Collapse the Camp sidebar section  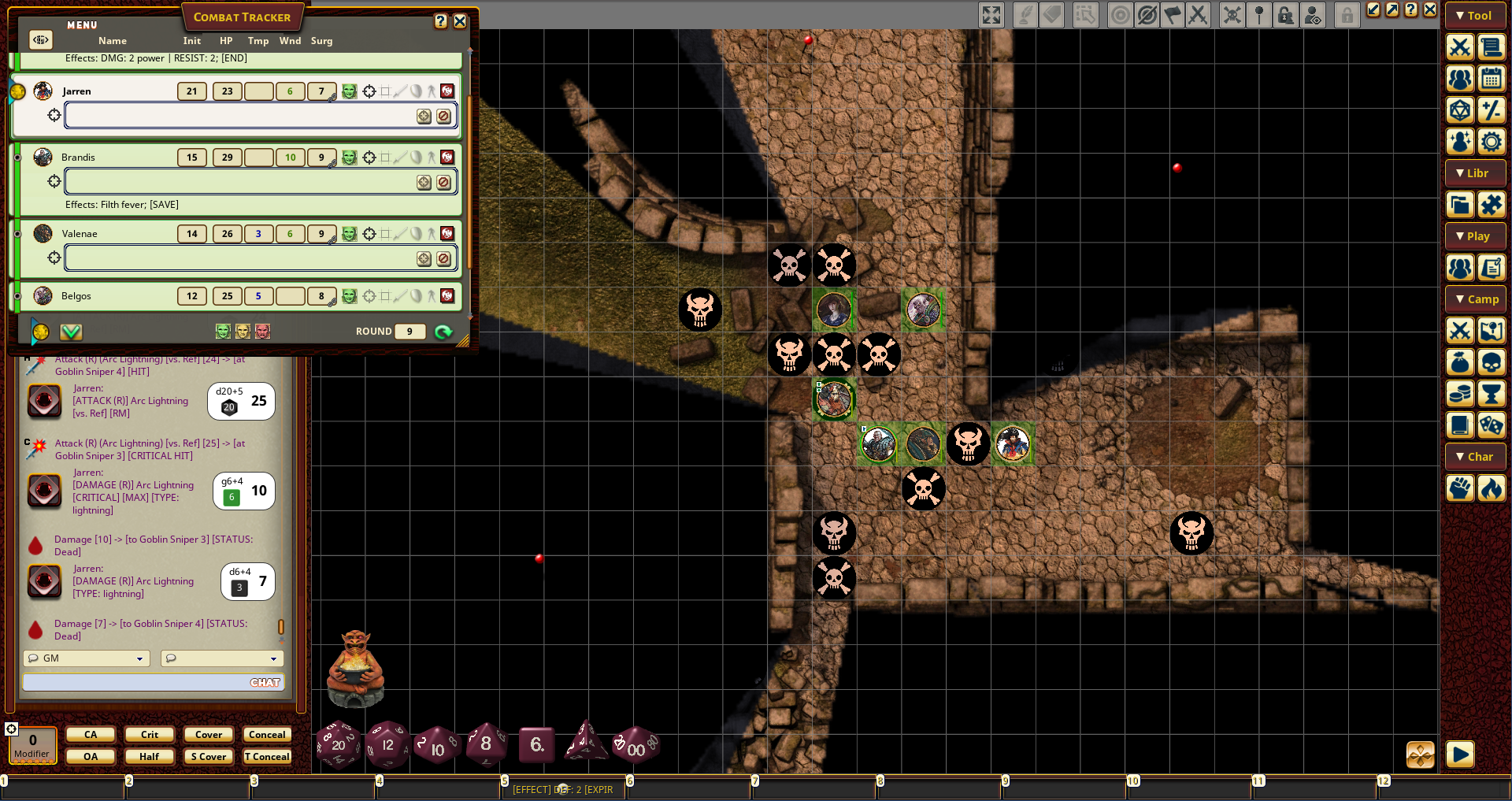click(1475, 299)
